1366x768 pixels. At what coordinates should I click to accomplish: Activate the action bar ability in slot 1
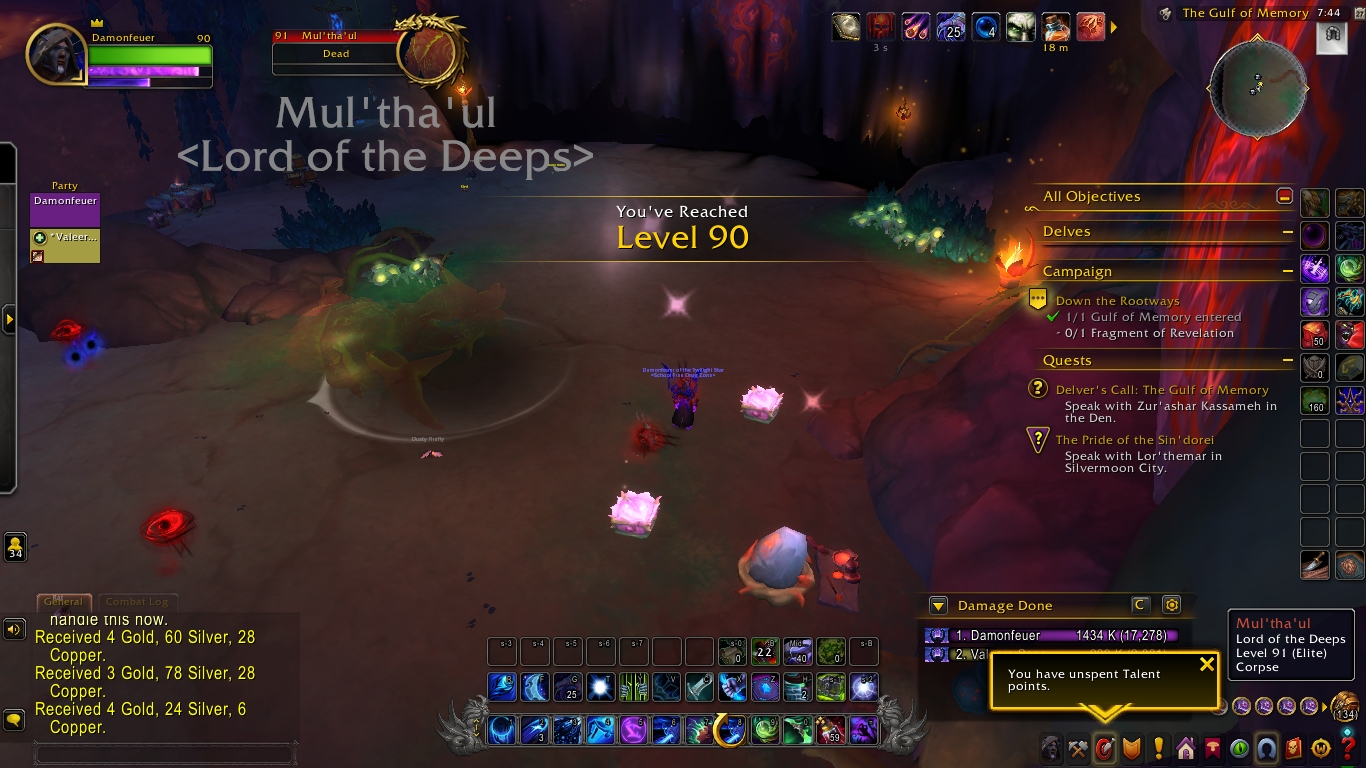click(x=502, y=730)
